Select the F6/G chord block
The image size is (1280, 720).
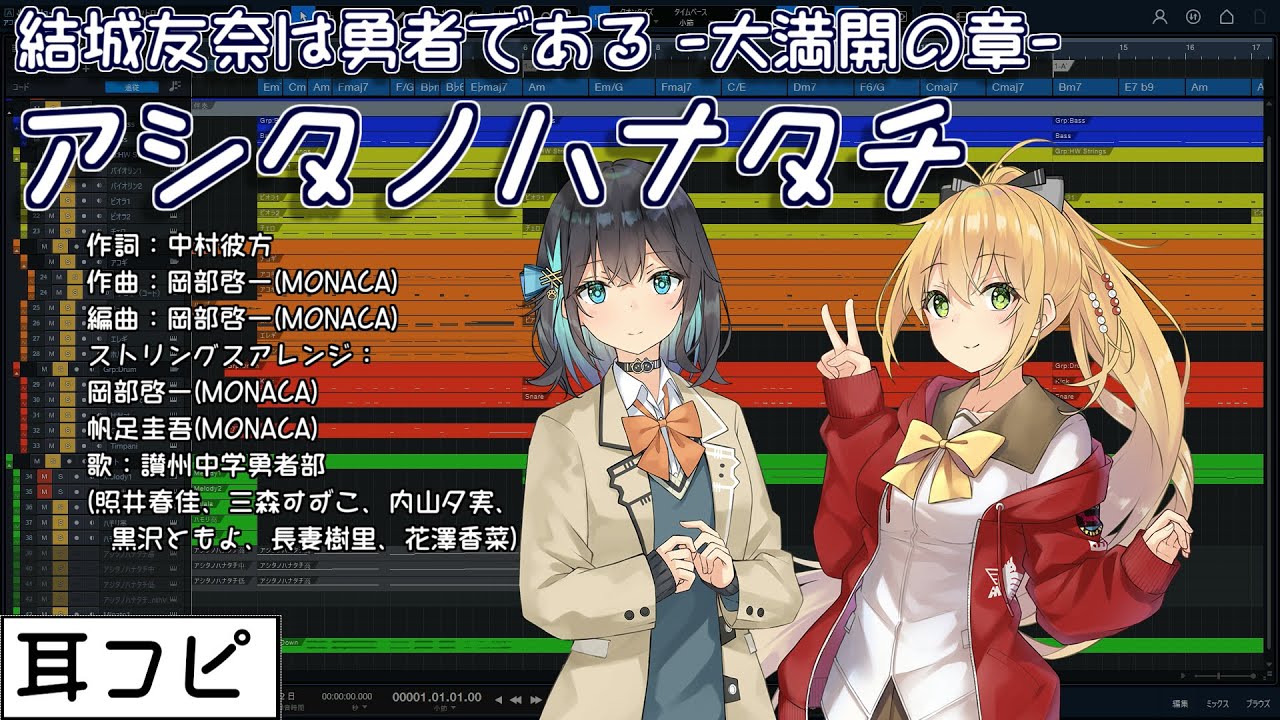tap(871, 87)
